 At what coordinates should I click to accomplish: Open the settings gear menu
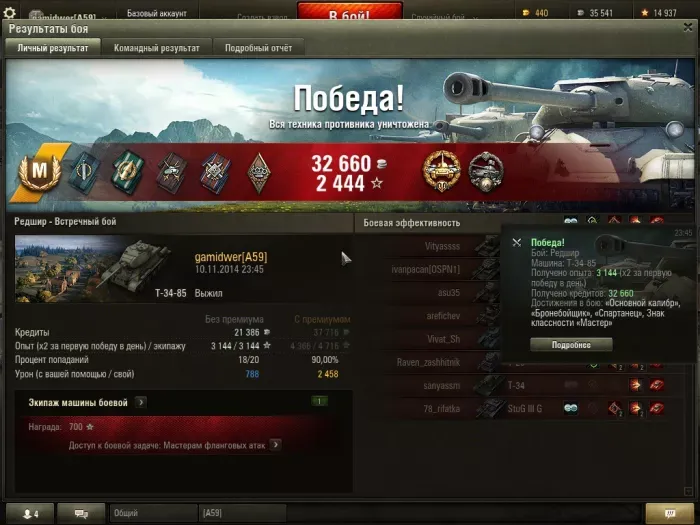click(x=10, y=13)
